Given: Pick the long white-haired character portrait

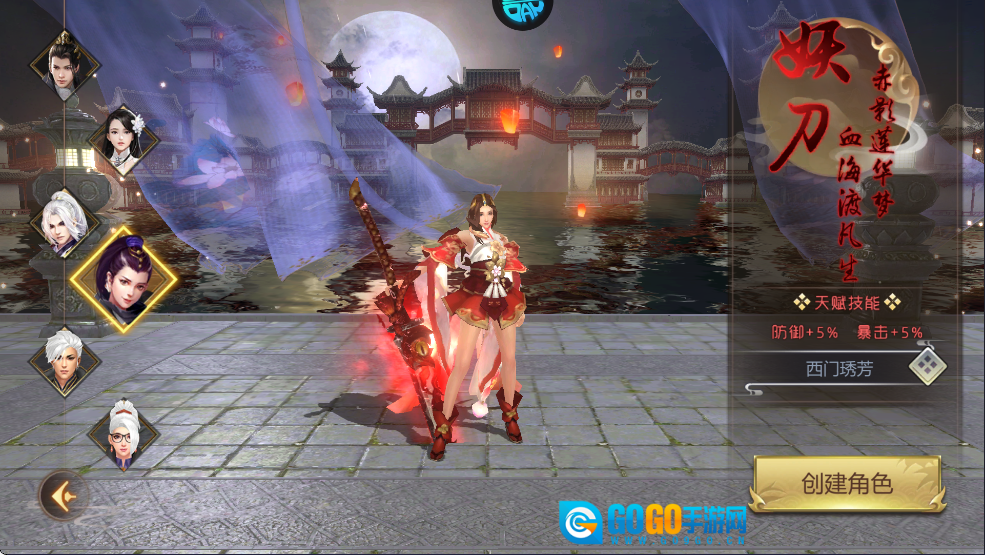Looking at the screenshot, I should 65,222.
